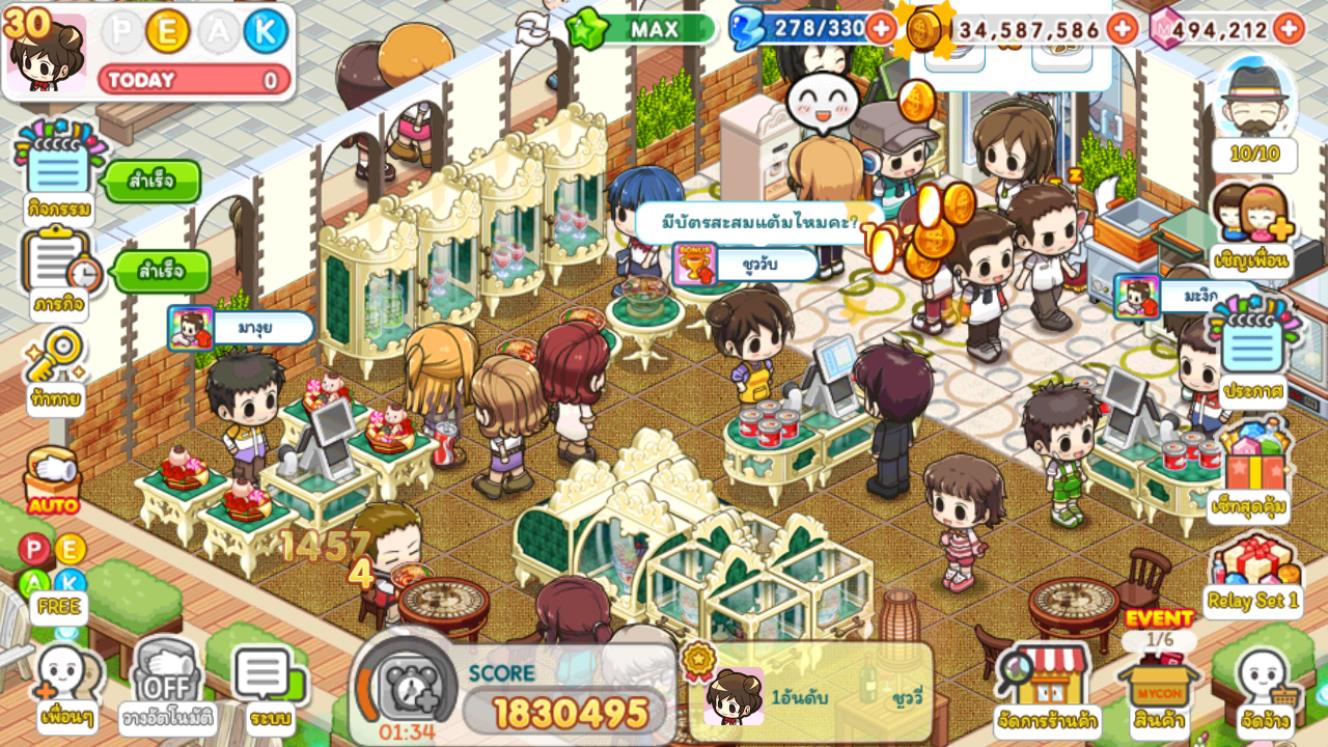Toggle the AUTO megaphone button
The height and width of the screenshot is (747, 1328).
[x=53, y=480]
